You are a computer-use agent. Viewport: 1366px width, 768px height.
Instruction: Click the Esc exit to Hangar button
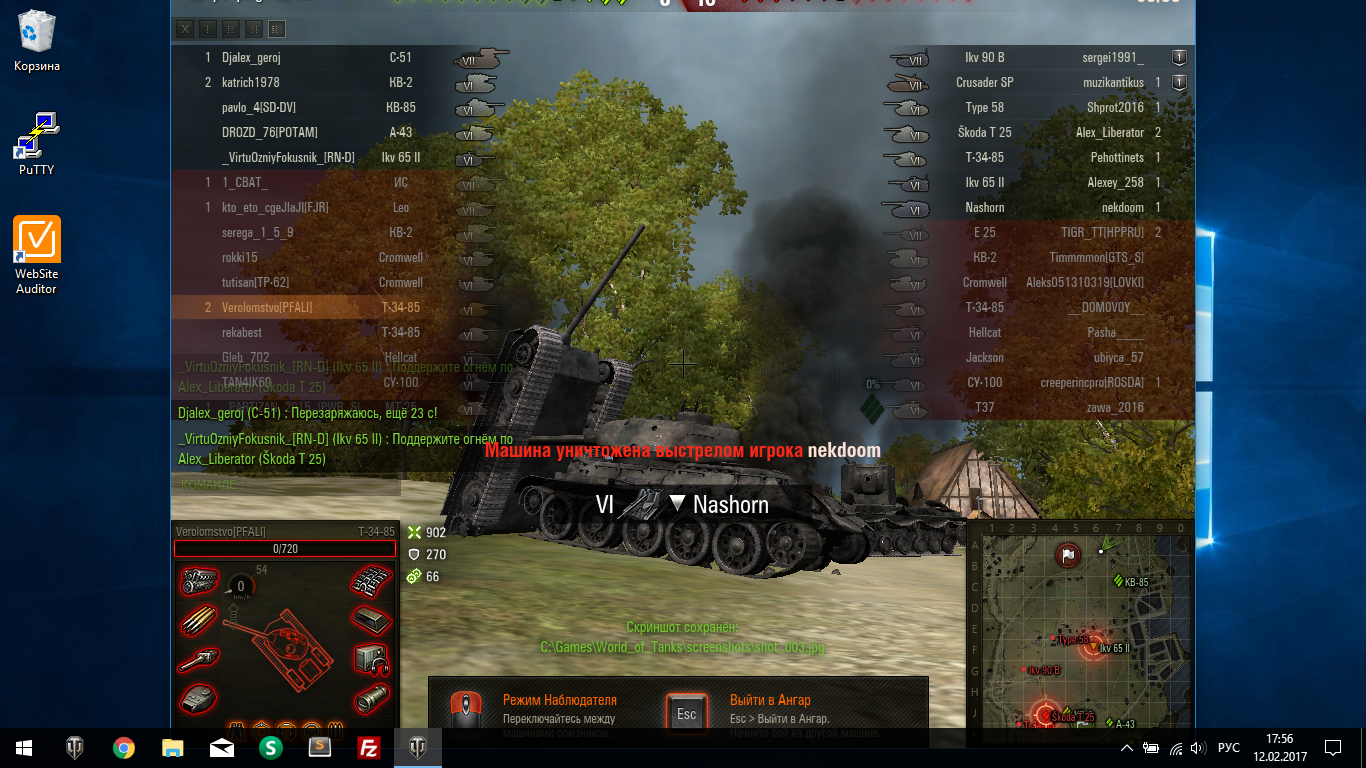tap(687, 713)
